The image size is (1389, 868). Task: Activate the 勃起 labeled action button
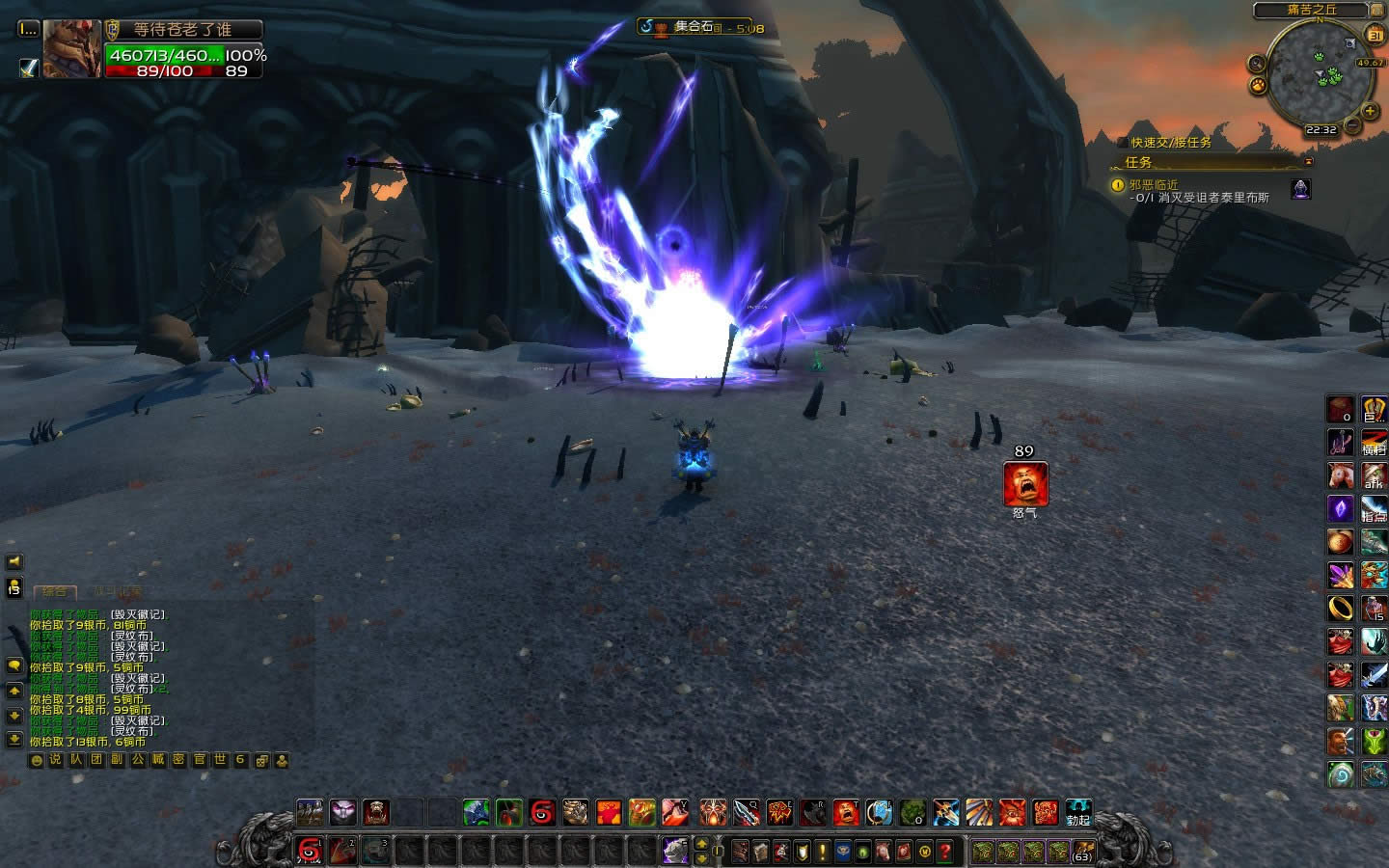[x=1077, y=812]
